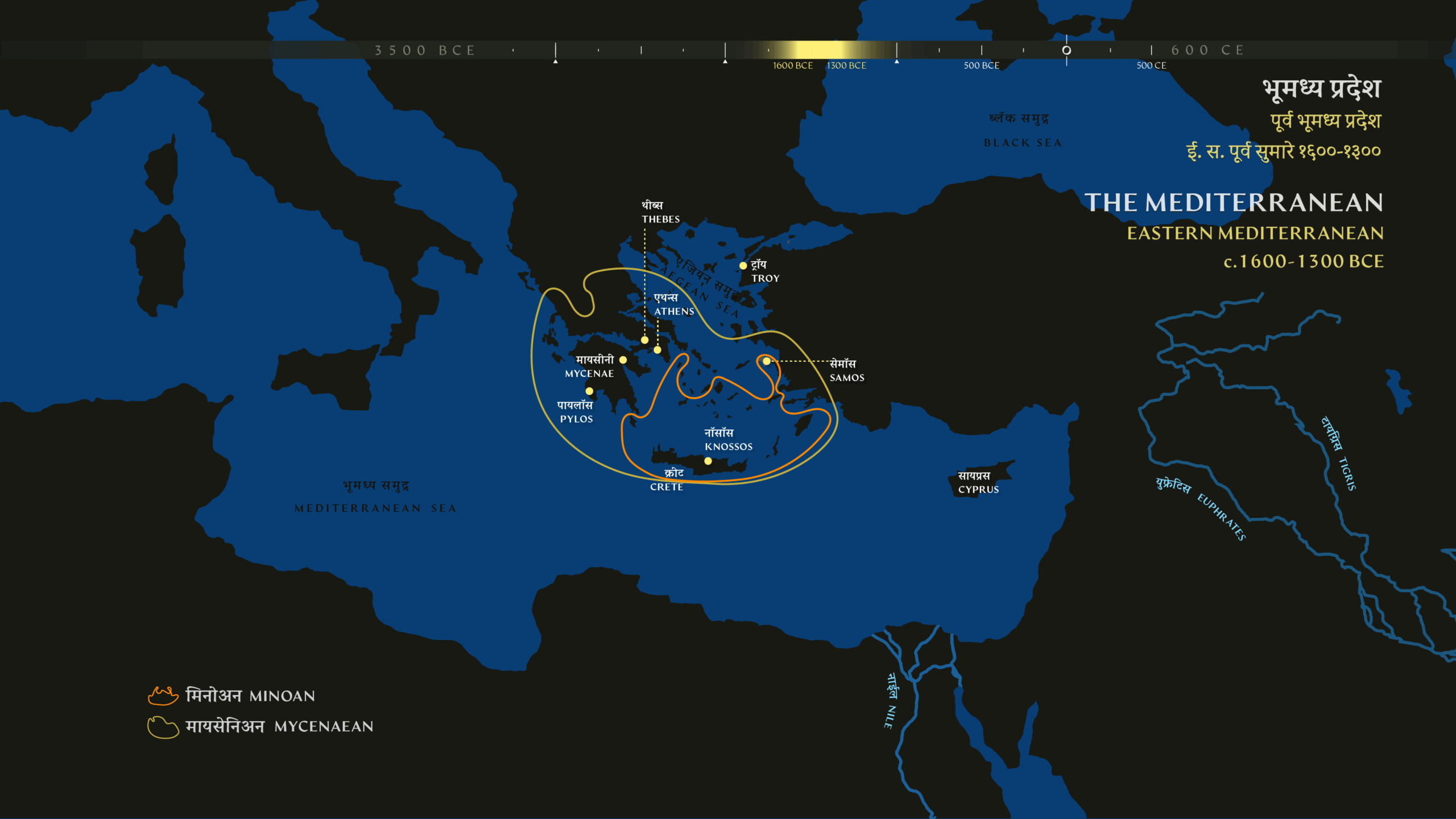The image size is (1456, 819).
Task: Click the Mycenae city marker dot
Action: tap(623, 360)
